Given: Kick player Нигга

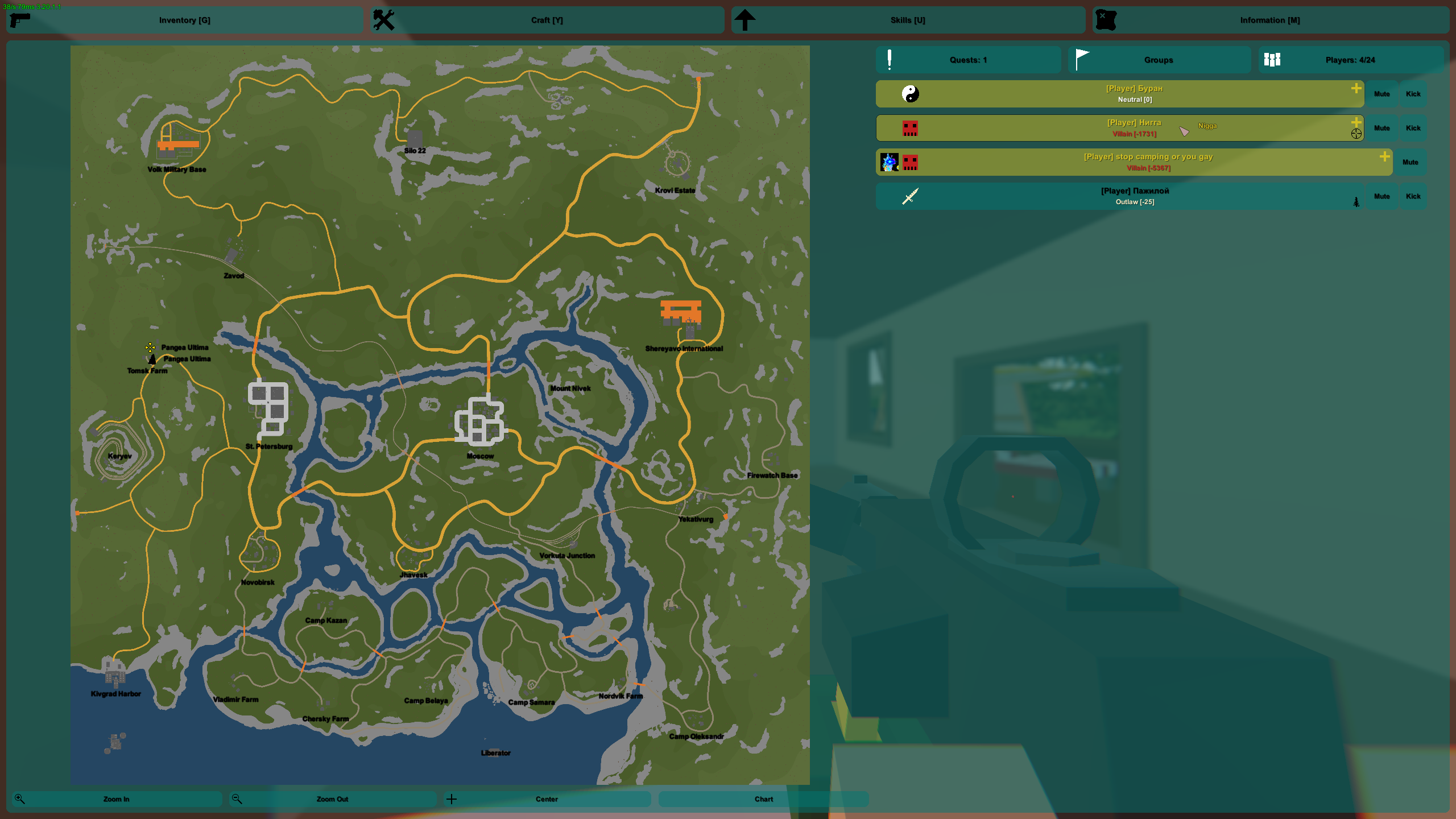Looking at the screenshot, I should [x=1413, y=129].
